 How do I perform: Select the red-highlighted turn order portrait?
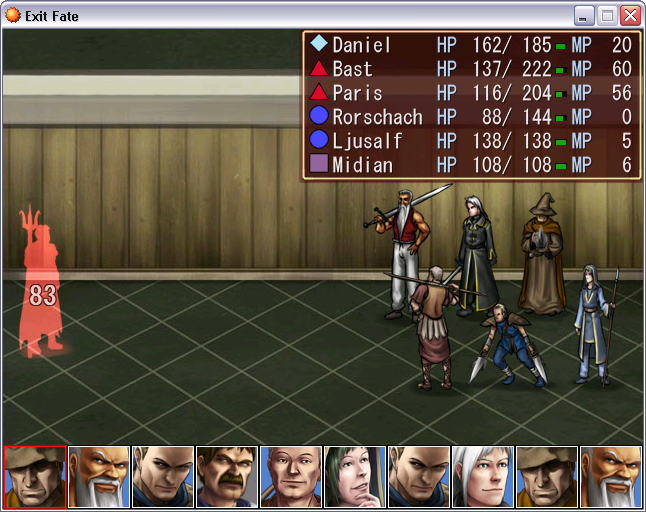pyautogui.click(x=35, y=477)
